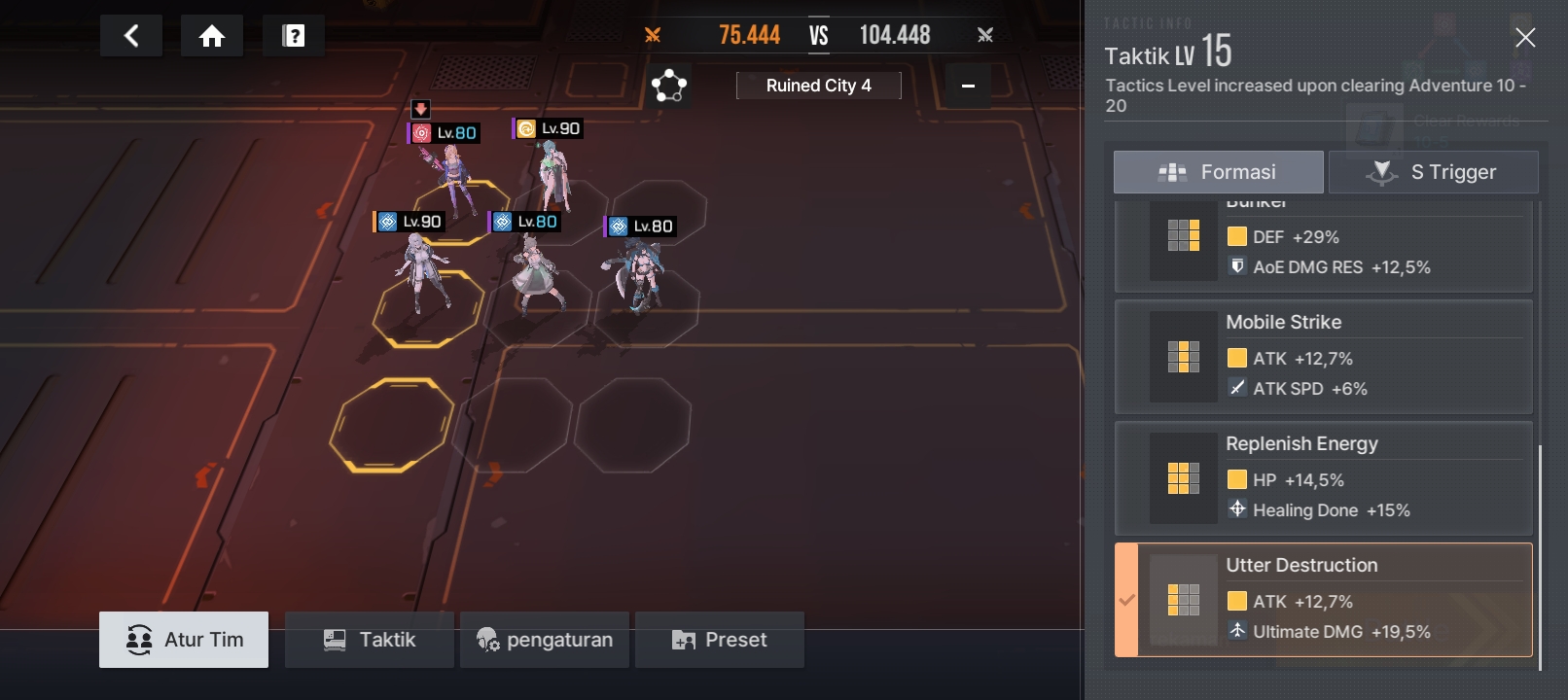Close the Tactic Info panel

[x=1524, y=38]
